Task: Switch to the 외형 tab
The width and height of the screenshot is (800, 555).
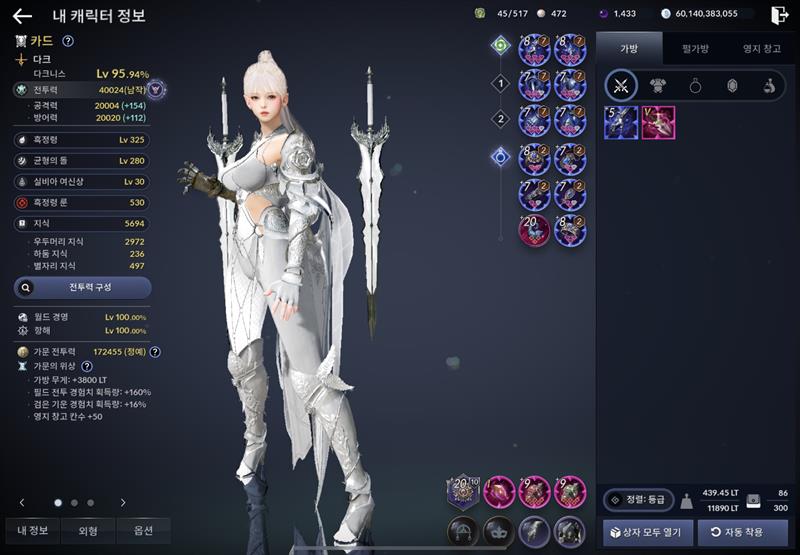Action: pyautogui.click(x=87, y=531)
